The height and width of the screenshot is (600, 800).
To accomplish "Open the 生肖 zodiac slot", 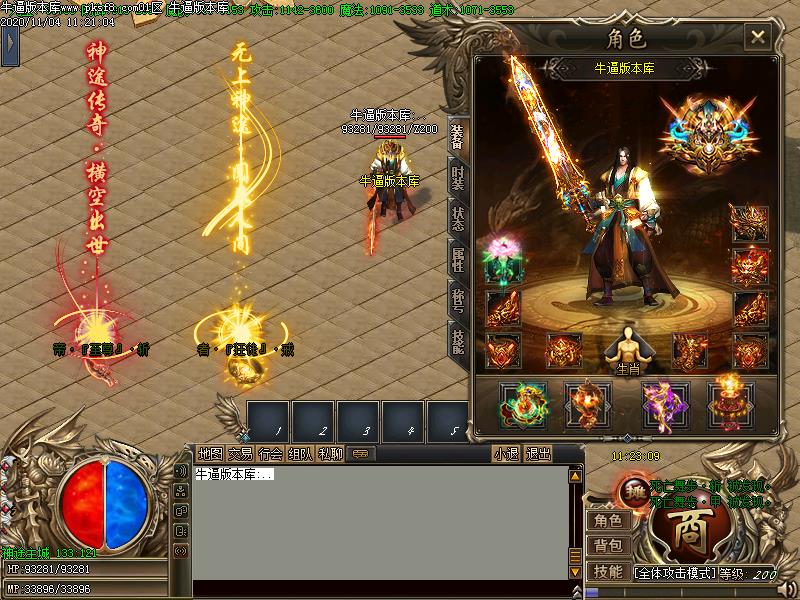I will [627, 348].
